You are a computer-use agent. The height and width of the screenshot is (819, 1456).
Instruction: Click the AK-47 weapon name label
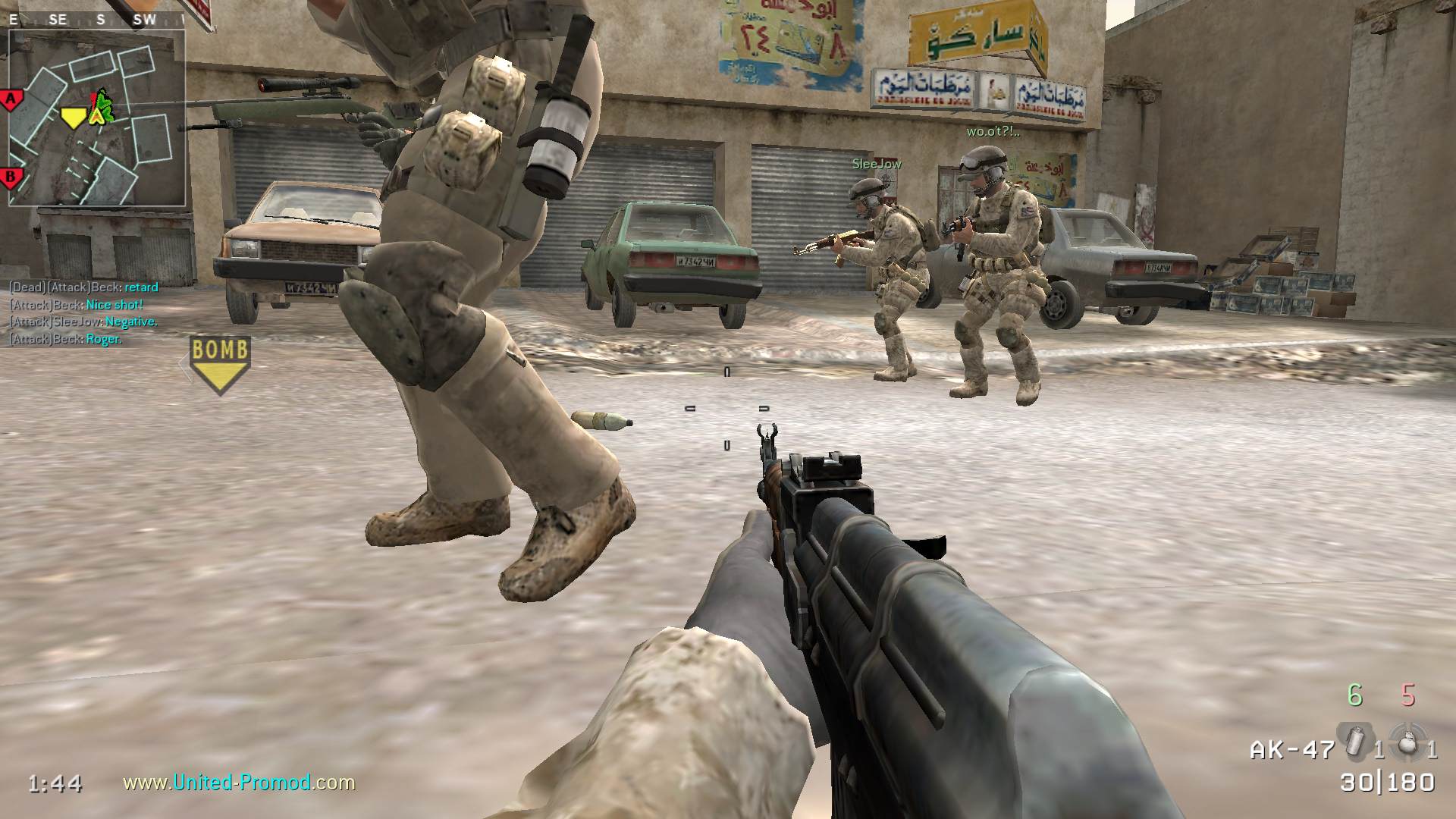point(1292,750)
